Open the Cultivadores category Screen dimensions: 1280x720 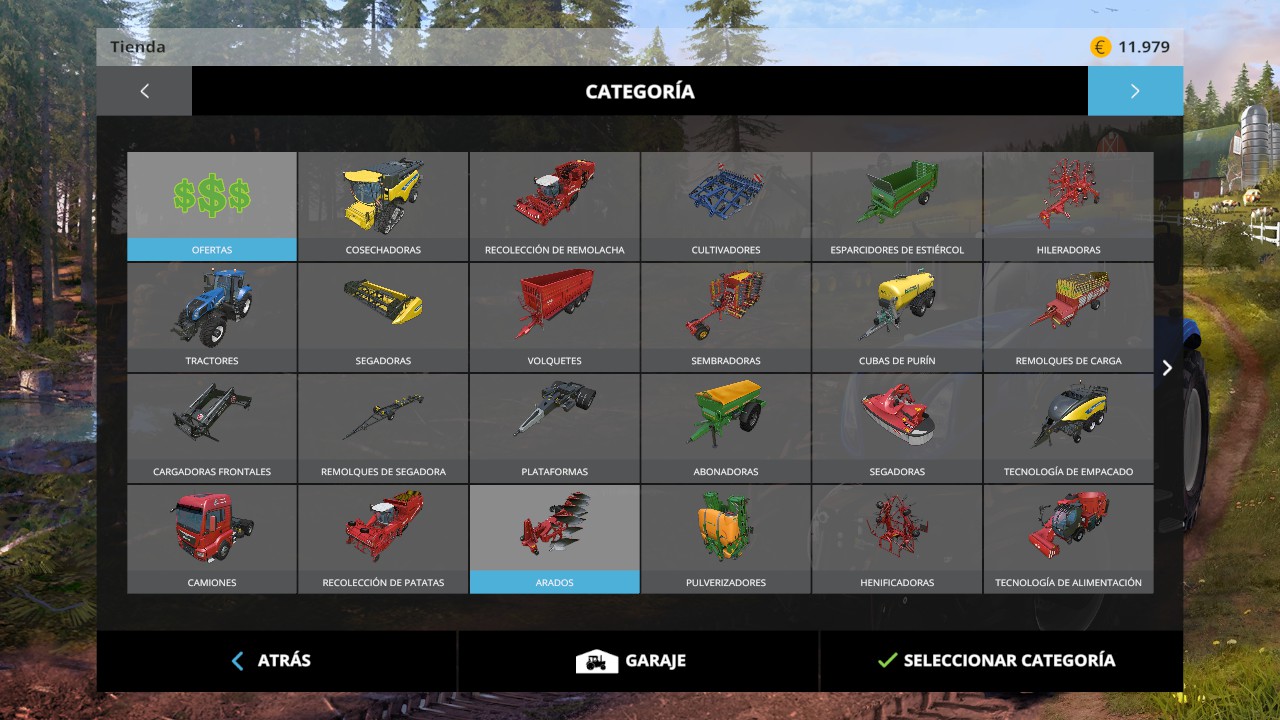coord(726,206)
